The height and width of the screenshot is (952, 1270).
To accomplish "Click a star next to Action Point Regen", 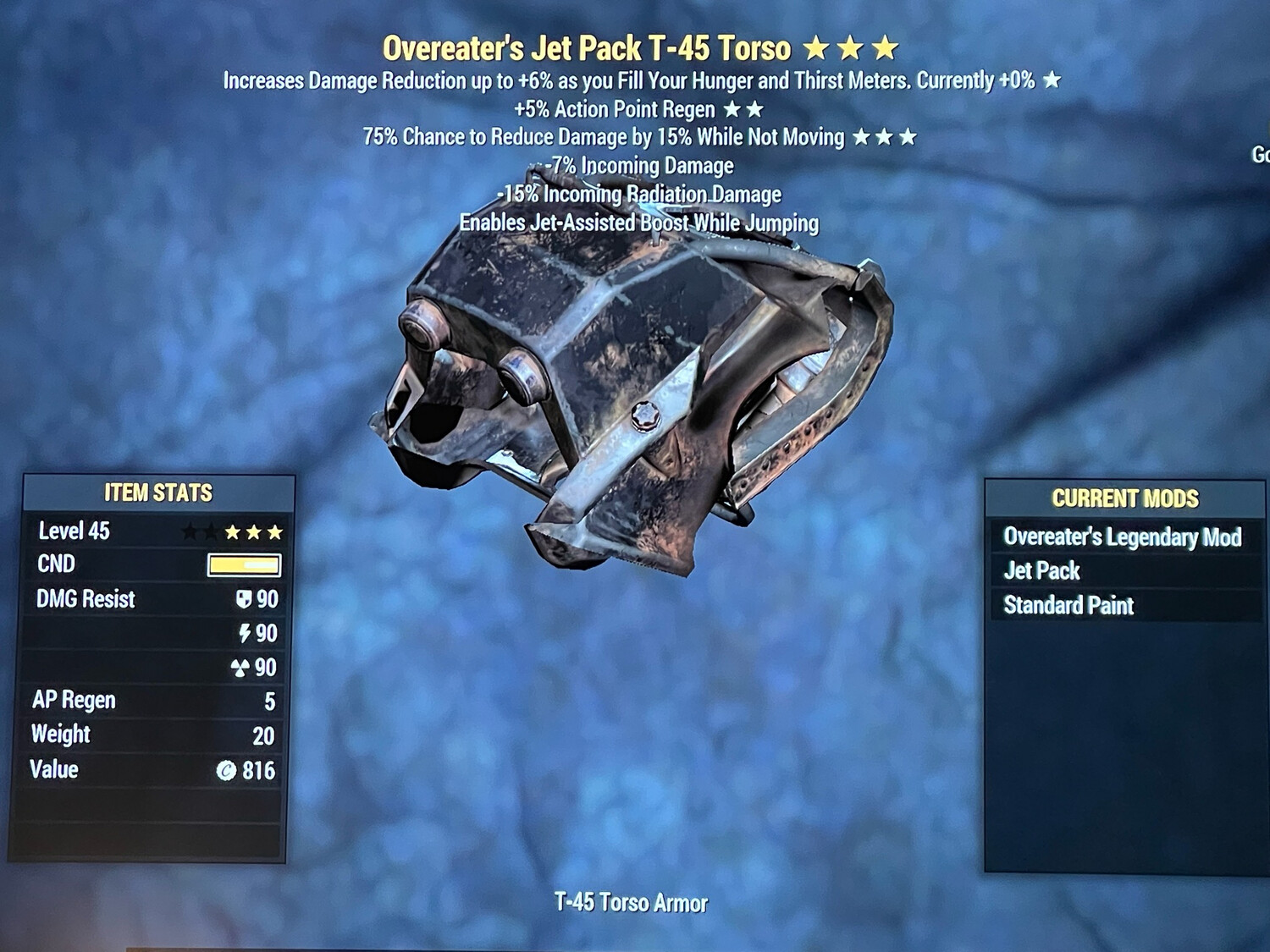I will pos(732,108).
